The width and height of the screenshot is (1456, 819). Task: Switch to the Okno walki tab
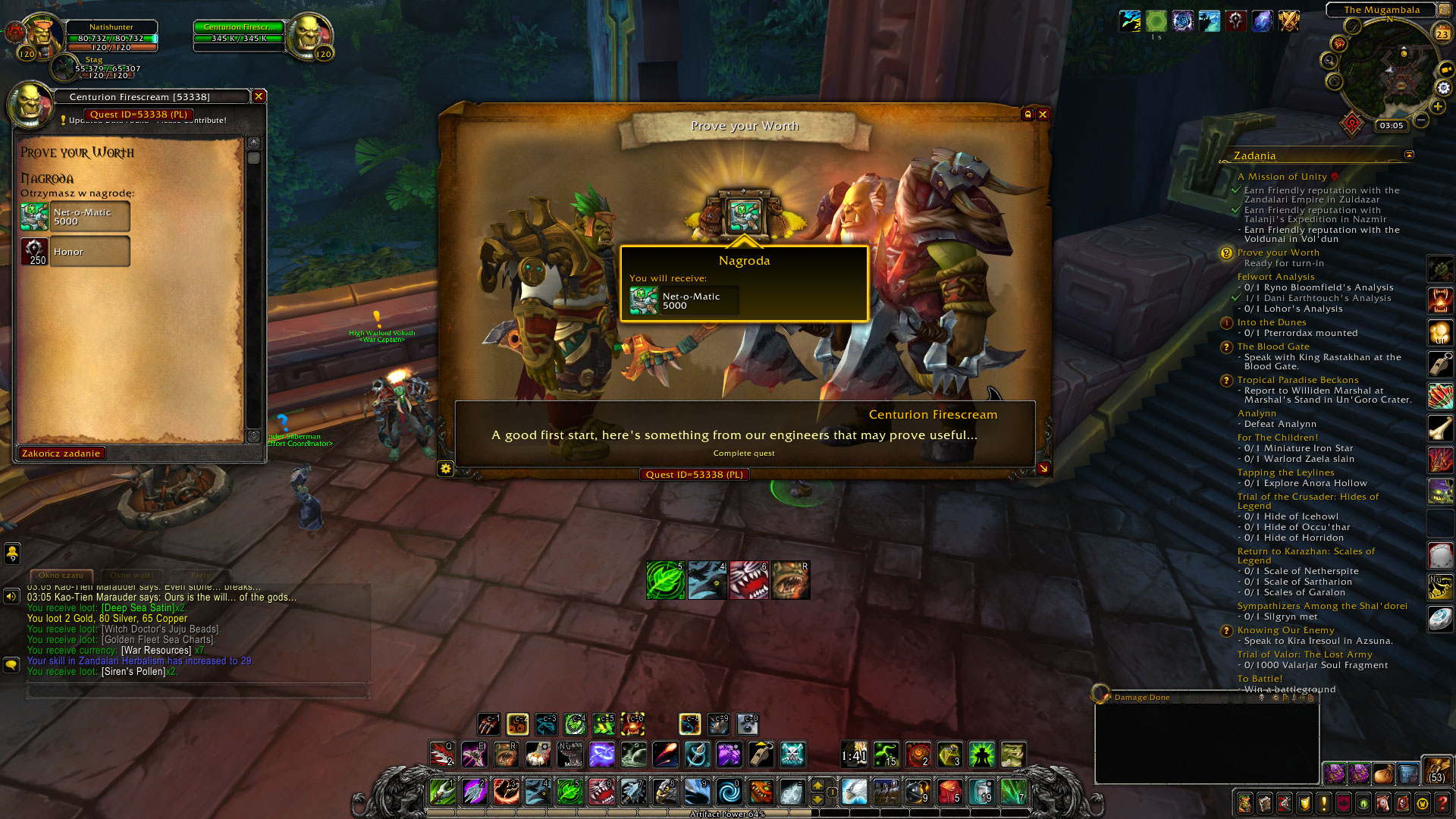tap(131, 576)
